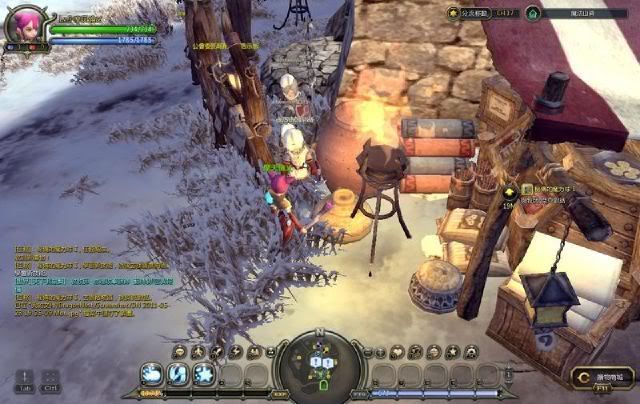Image resolution: width=640 pixels, height=404 pixels.
Task: Activate the first blue skill icon
Action: pos(152,374)
